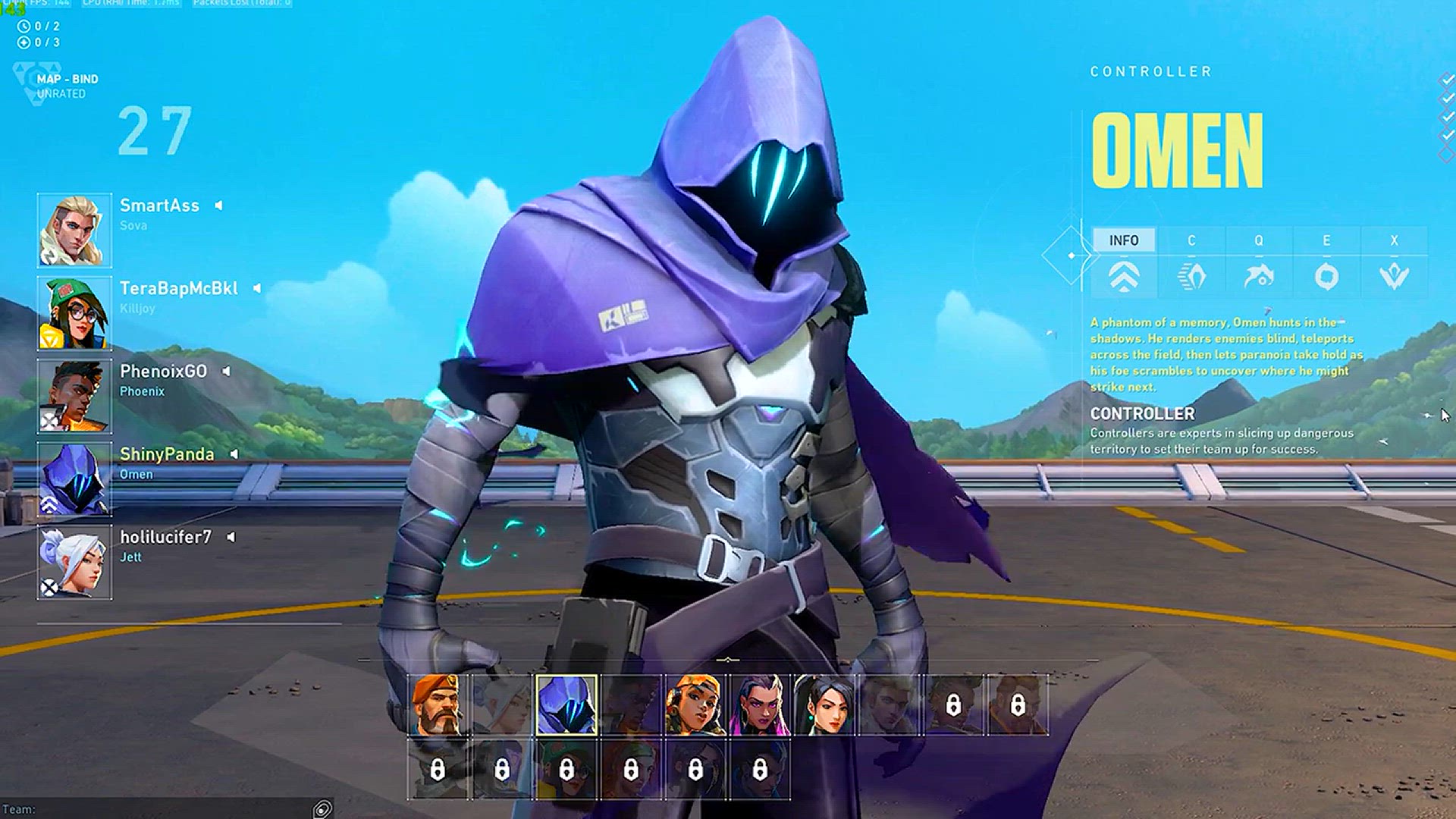Viewport: 1456px width, 819px height.
Task: Select ShinyPanda's Omen player card
Action: click(x=74, y=479)
